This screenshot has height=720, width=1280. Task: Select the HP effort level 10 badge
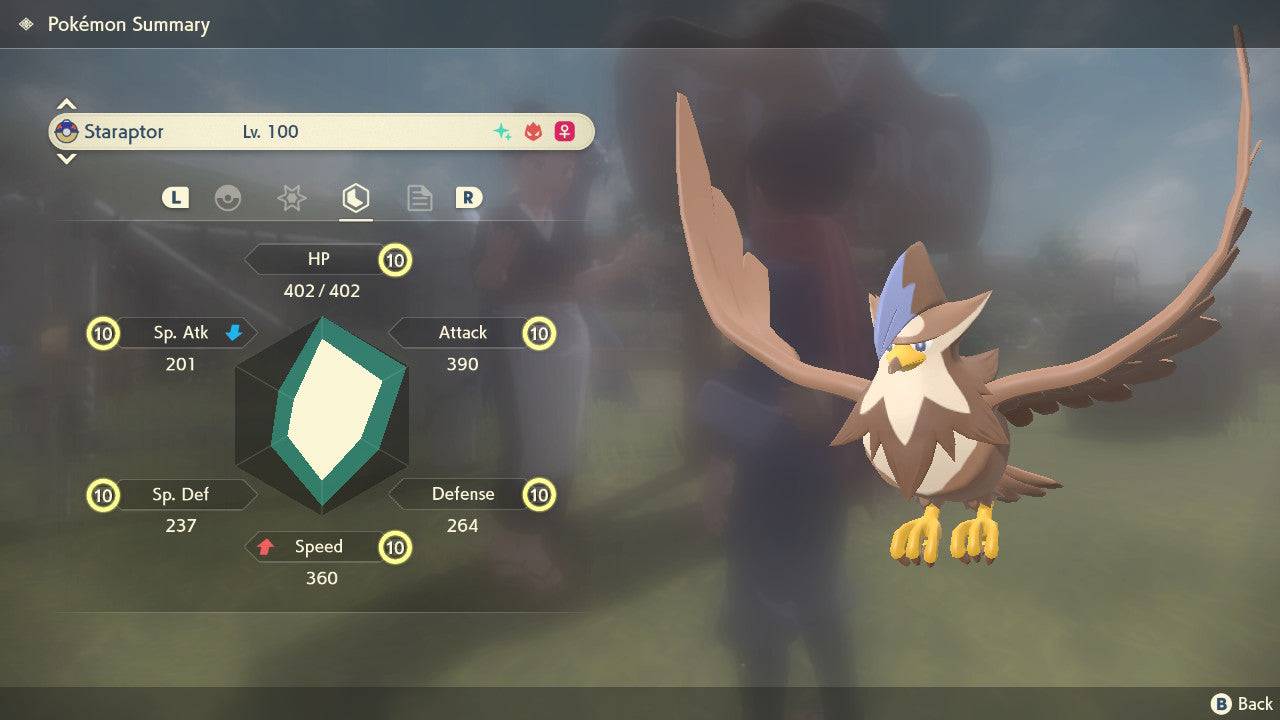click(x=394, y=259)
